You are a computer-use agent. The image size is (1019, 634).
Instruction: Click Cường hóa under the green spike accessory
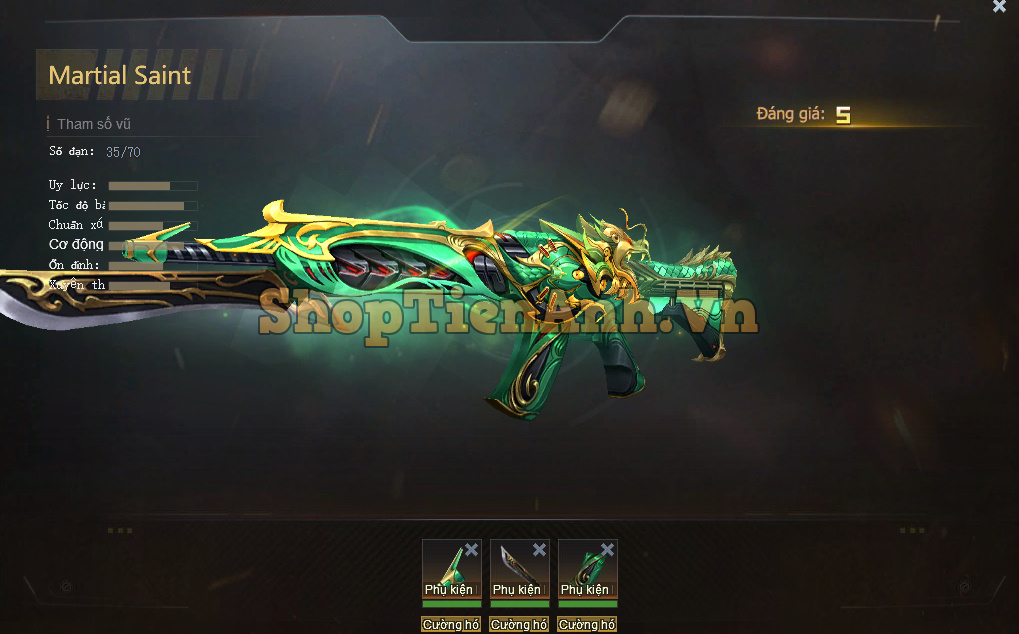coord(451,625)
